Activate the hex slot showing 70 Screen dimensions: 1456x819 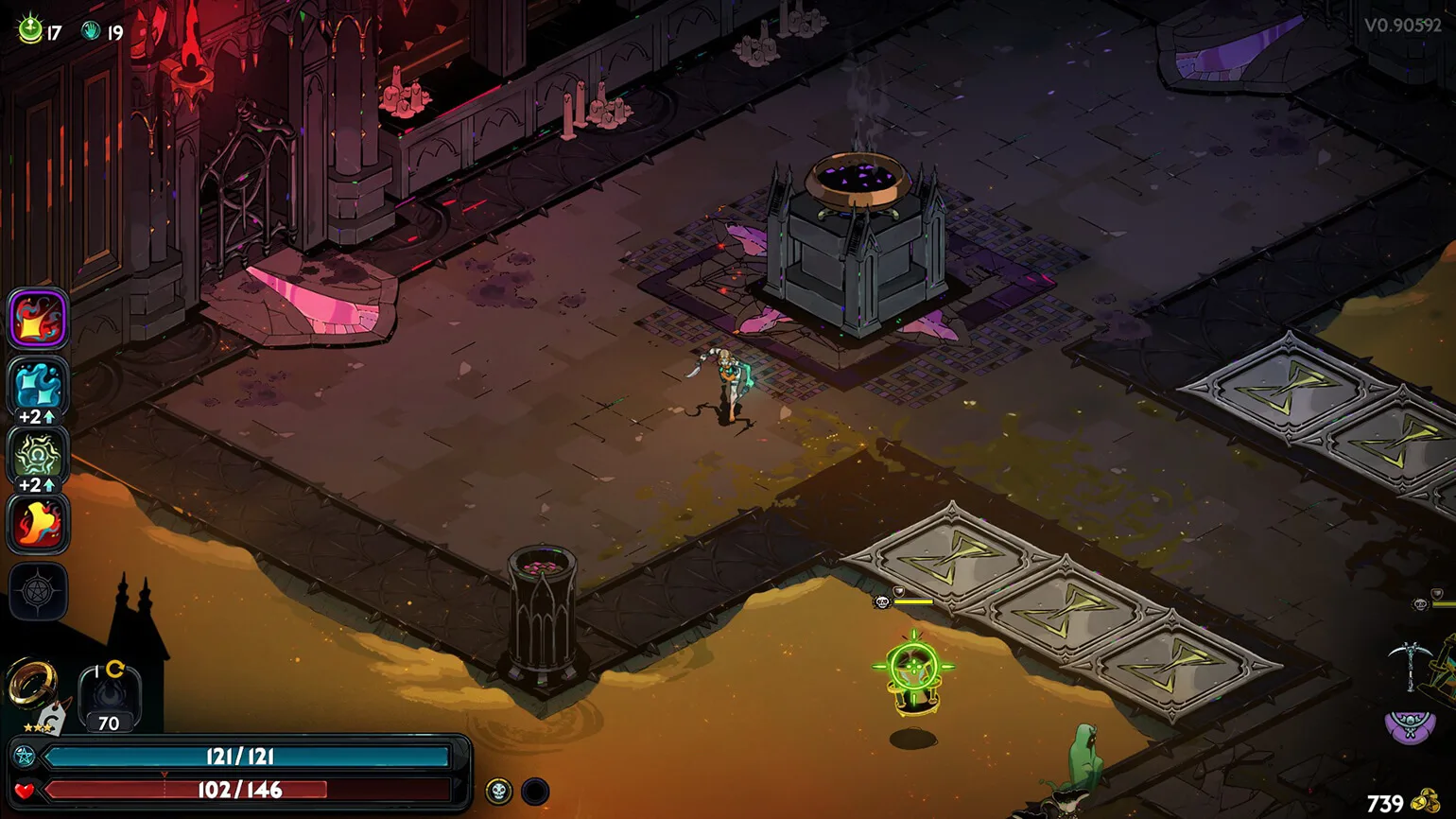pos(109,698)
